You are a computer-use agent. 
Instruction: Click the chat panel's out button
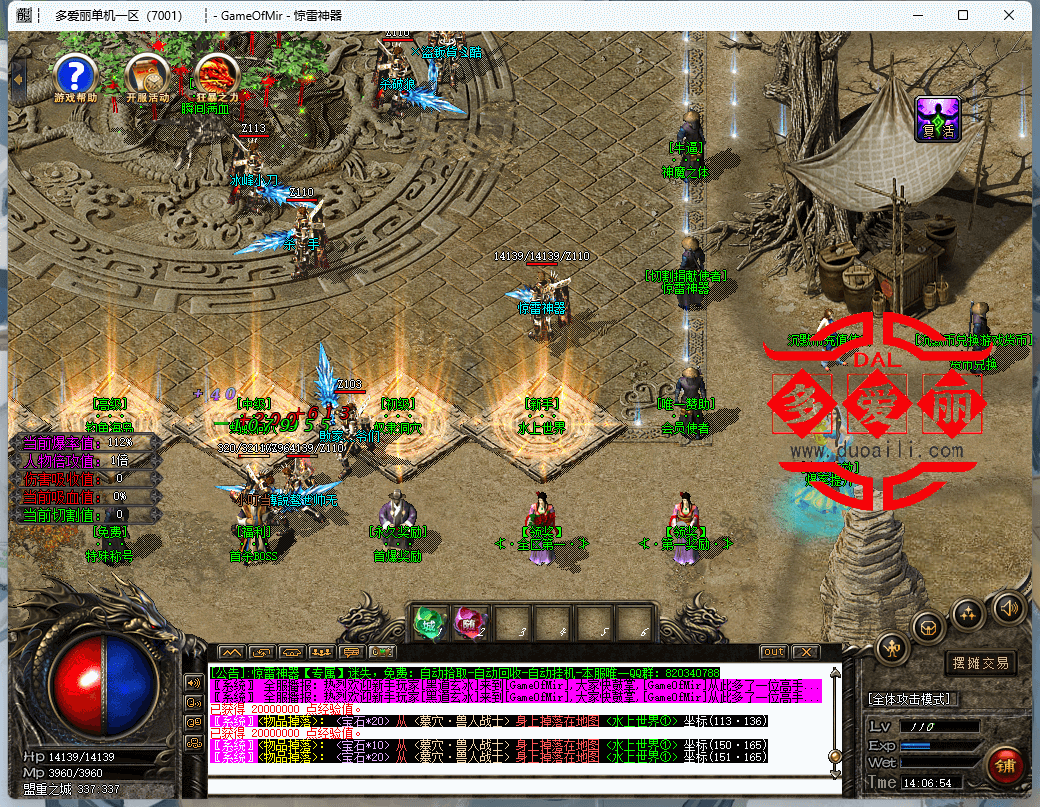pyautogui.click(x=773, y=652)
